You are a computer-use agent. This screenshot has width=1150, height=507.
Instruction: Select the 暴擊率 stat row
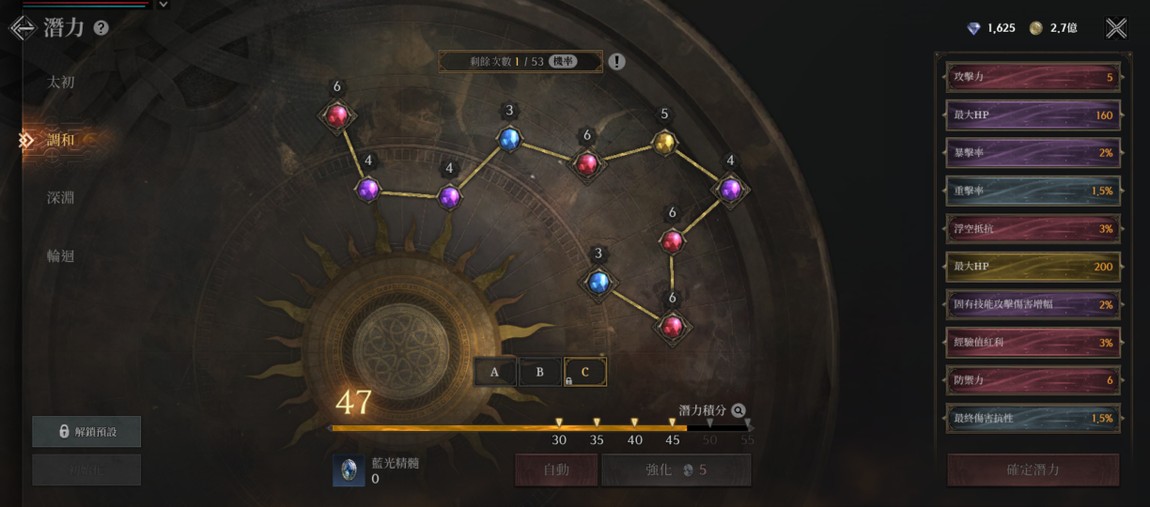pyautogui.click(x=1032, y=153)
